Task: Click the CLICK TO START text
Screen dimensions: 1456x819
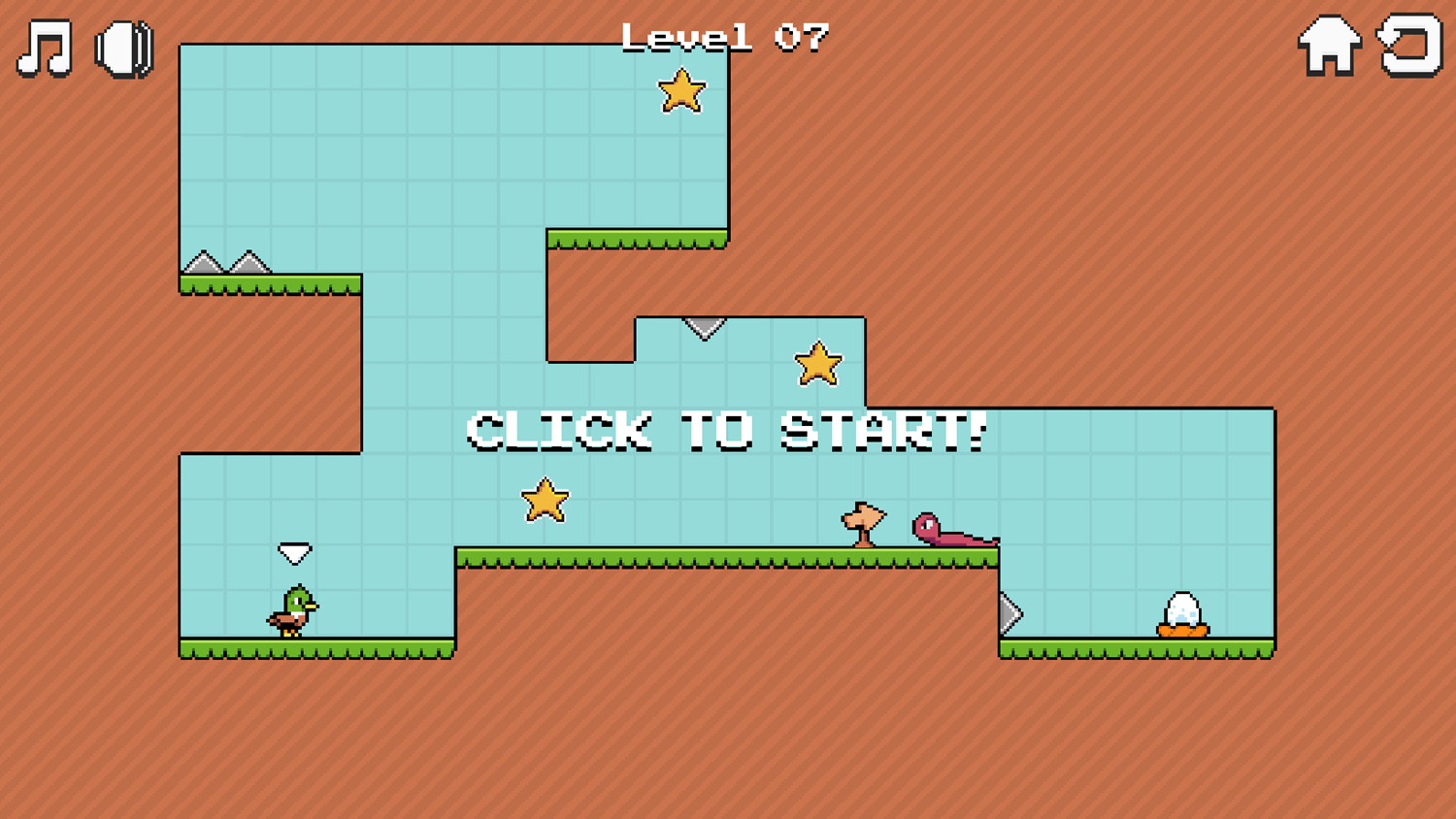Action: (x=726, y=430)
